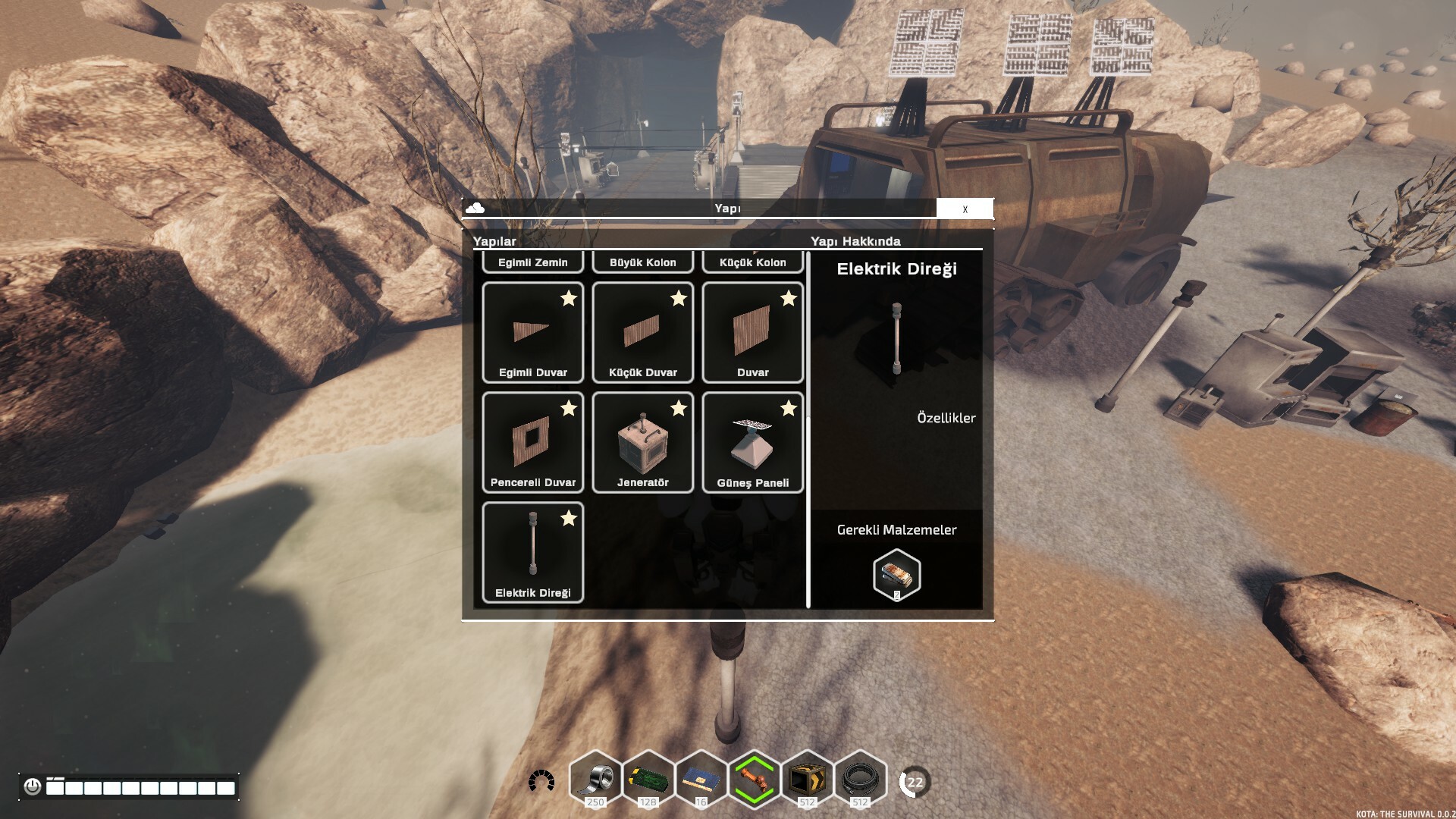1456x819 pixels.
Task: Select the Egimli Duvar structure
Action: pyautogui.click(x=533, y=333)
